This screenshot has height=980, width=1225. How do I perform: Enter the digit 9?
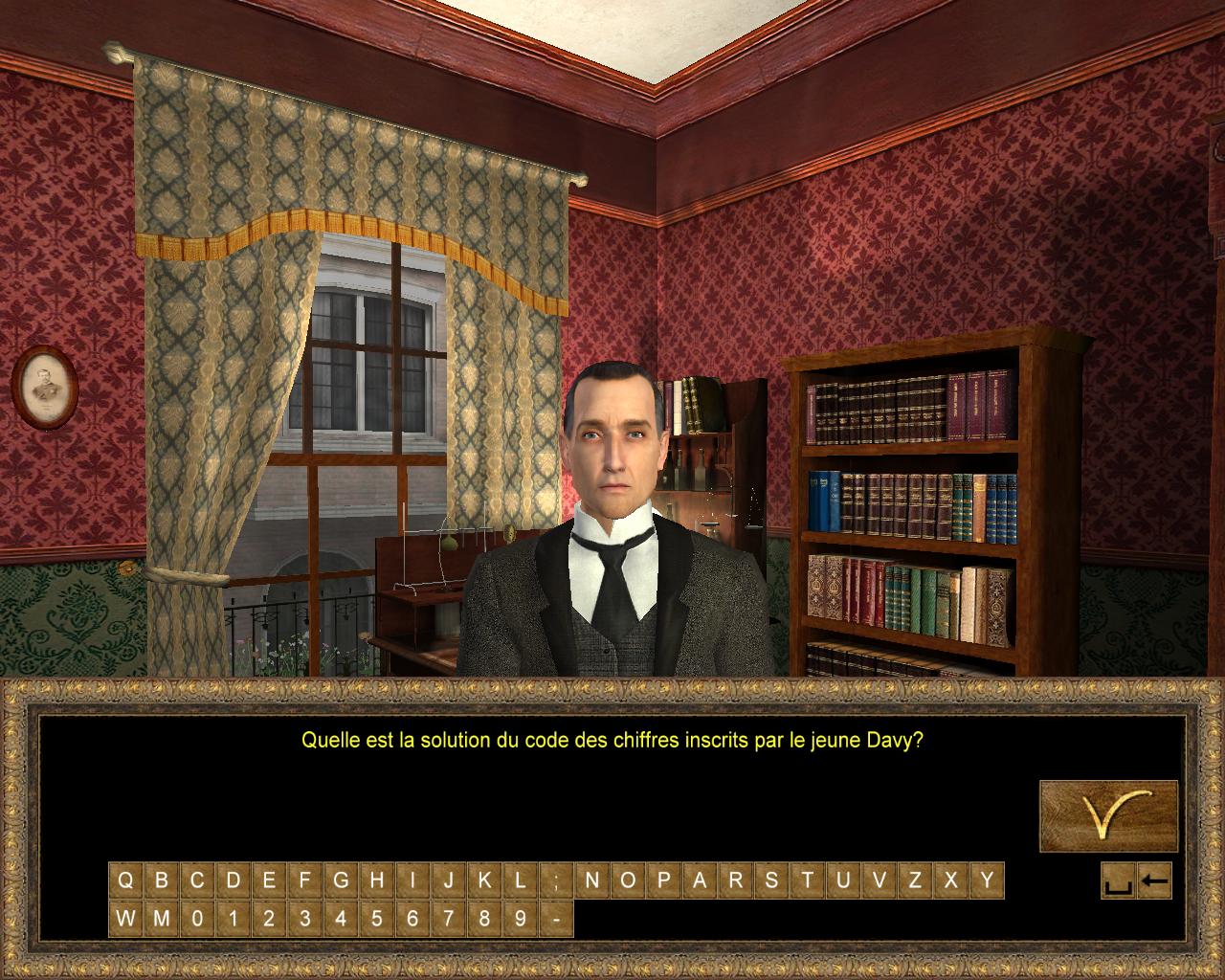click(x=520, y=920)
